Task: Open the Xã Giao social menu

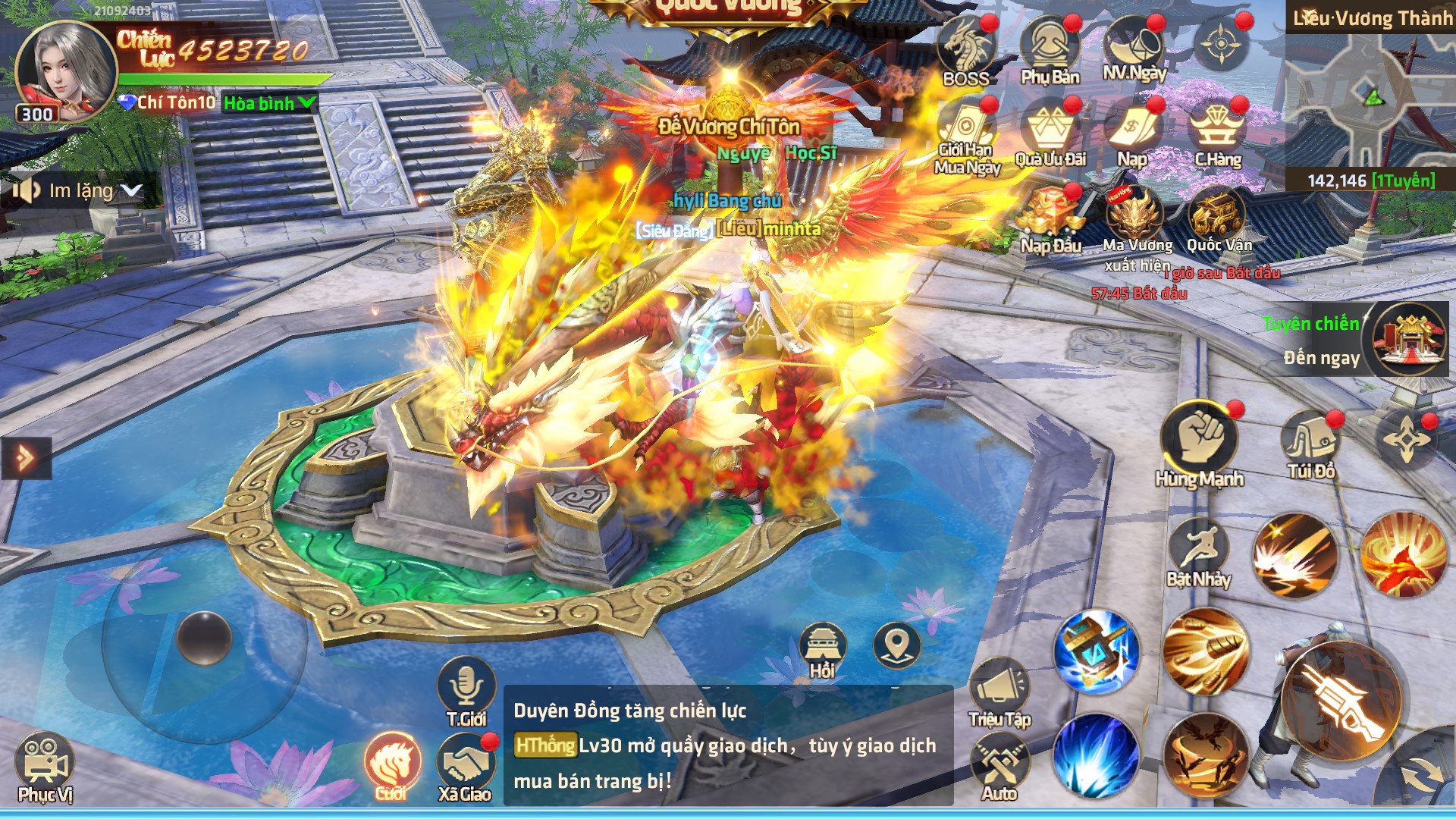Action: point(465,766)
